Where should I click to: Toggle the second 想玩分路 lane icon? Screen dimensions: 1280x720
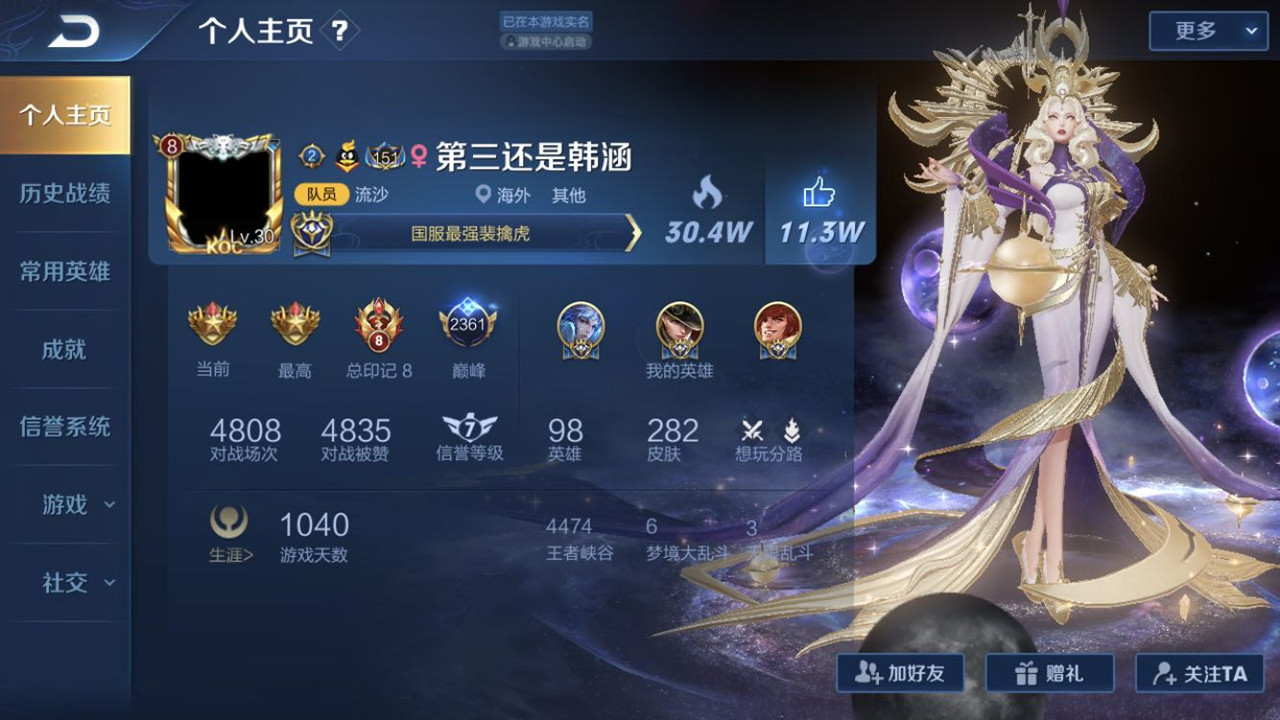pos(790,428)
